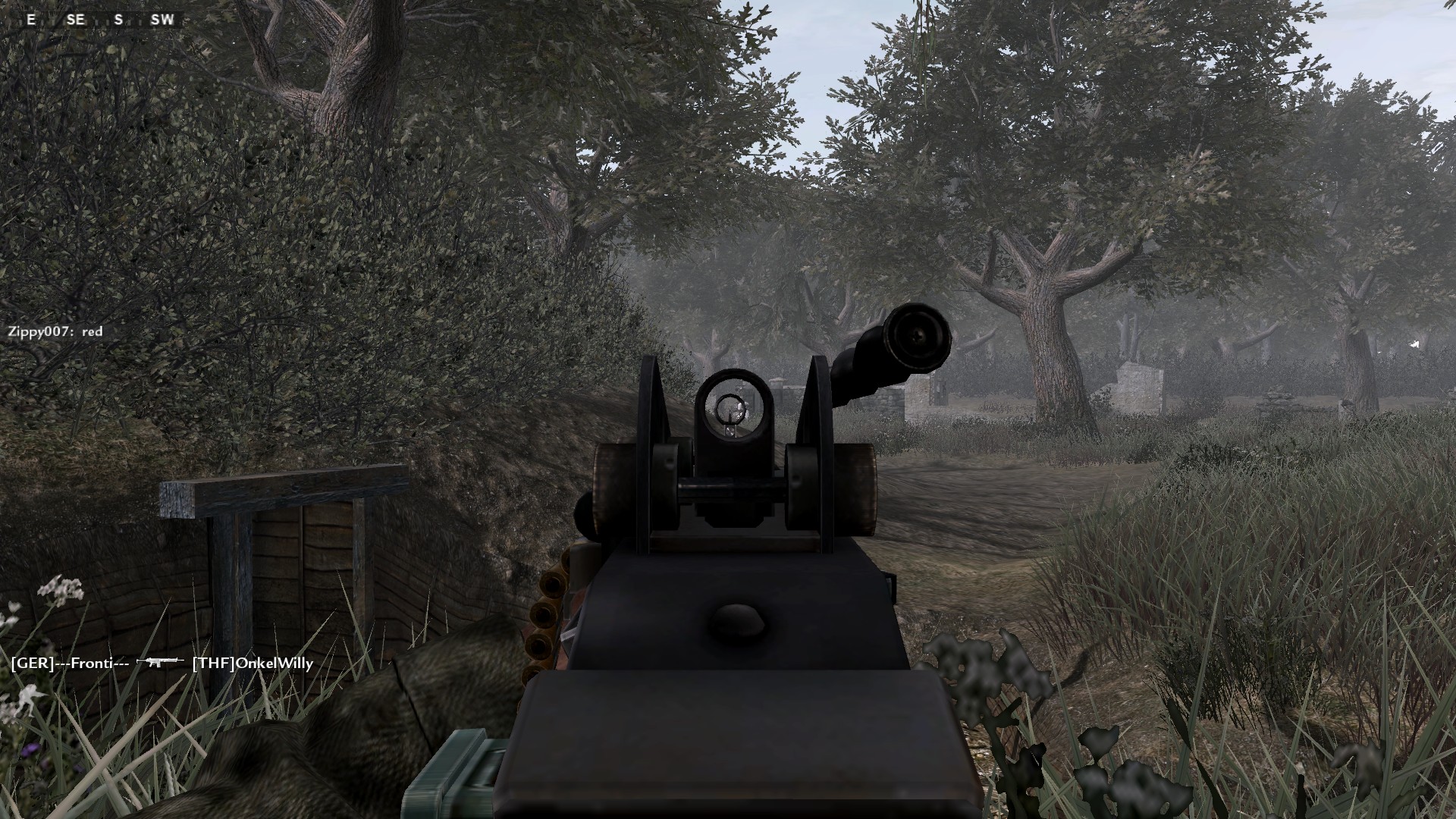Select the S marker on the compass bar
Viewport: 1456px width, 819px height.
[x=118, y=20]
